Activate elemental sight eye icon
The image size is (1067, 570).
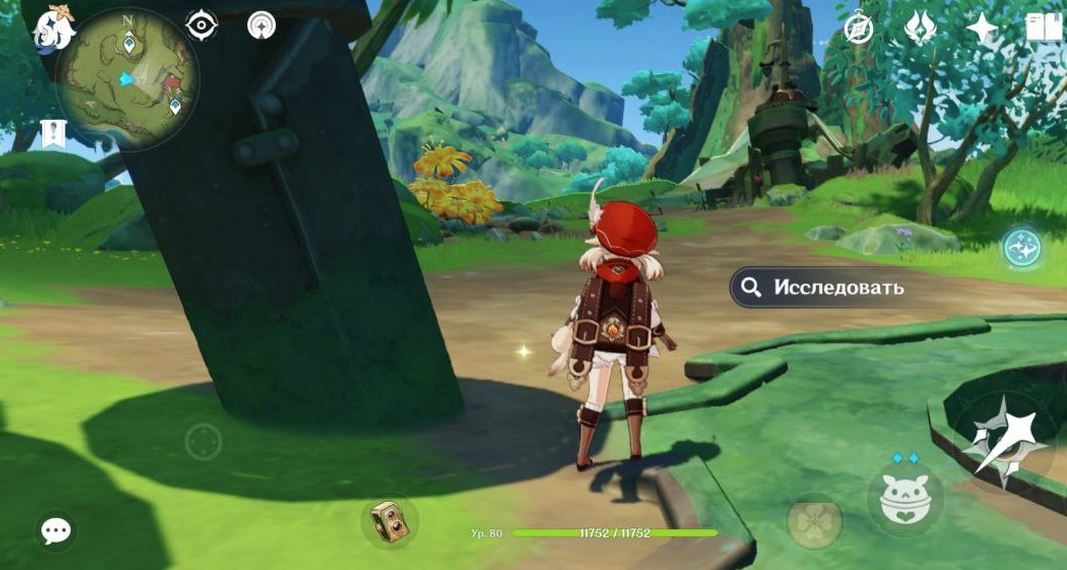tap(202, 25)
